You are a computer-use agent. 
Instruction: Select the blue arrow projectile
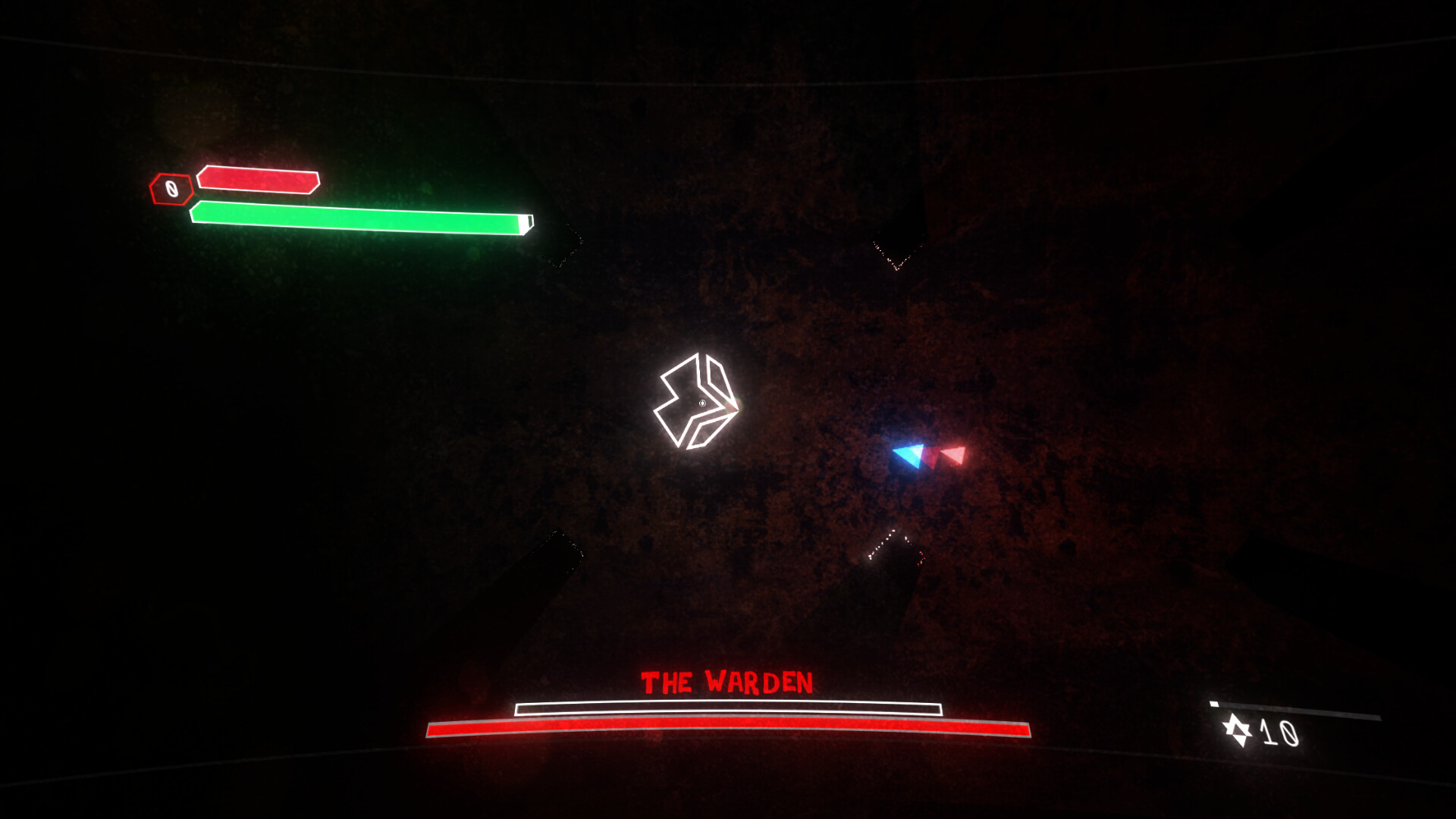coord(908,456)
